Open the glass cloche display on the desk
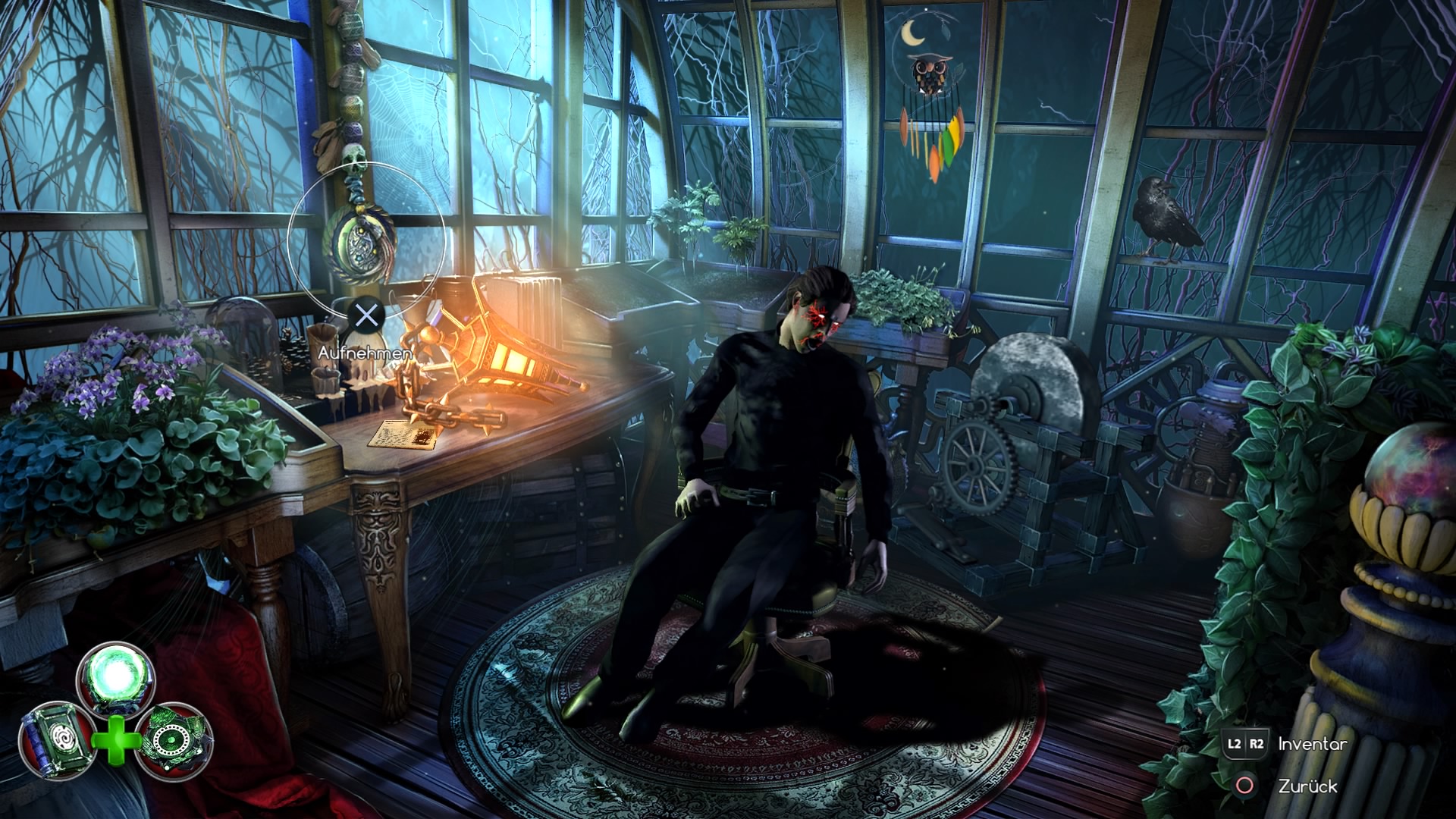 coord(243,334)
